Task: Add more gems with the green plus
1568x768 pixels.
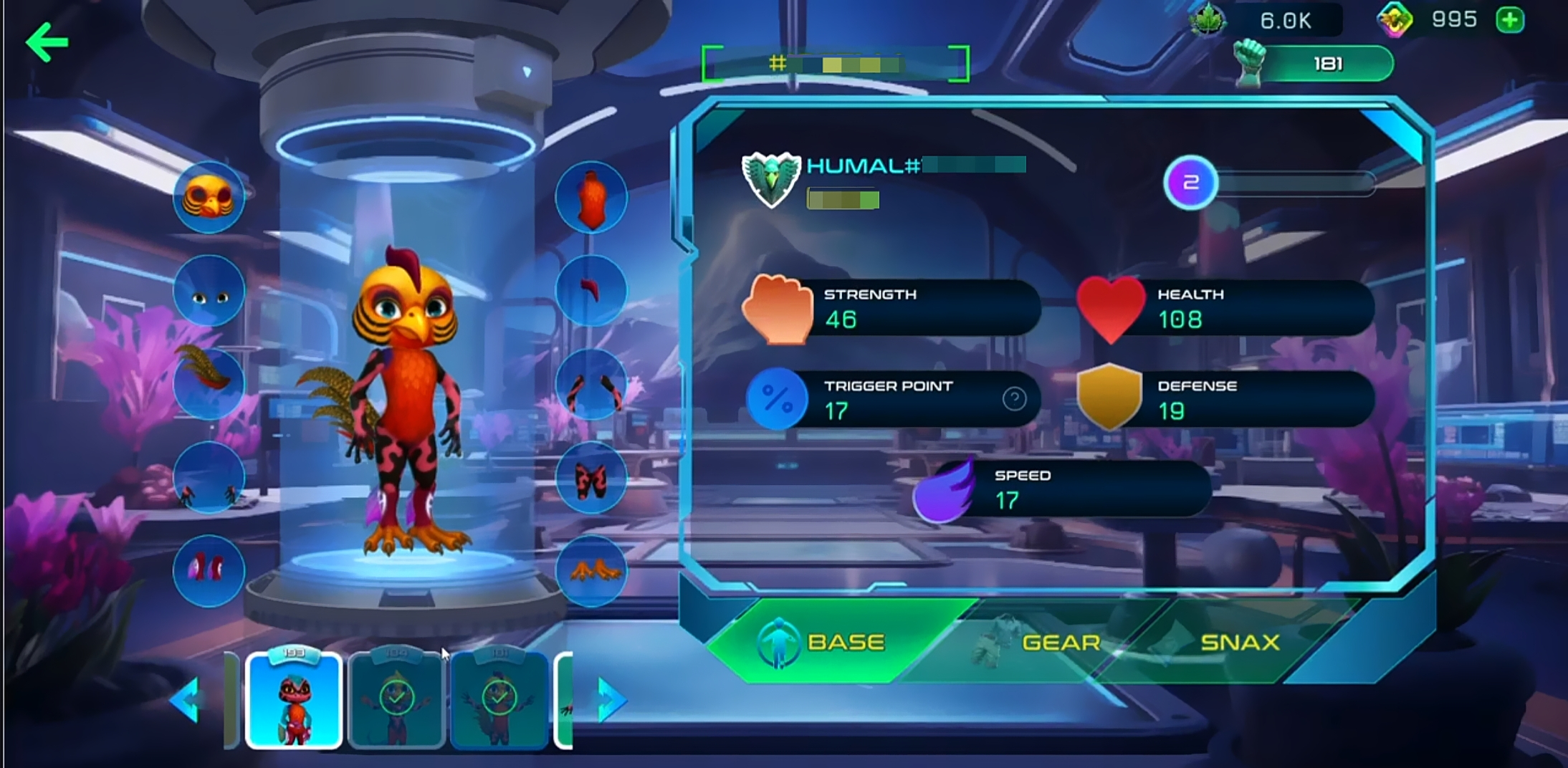Action: coord(1510,20)
